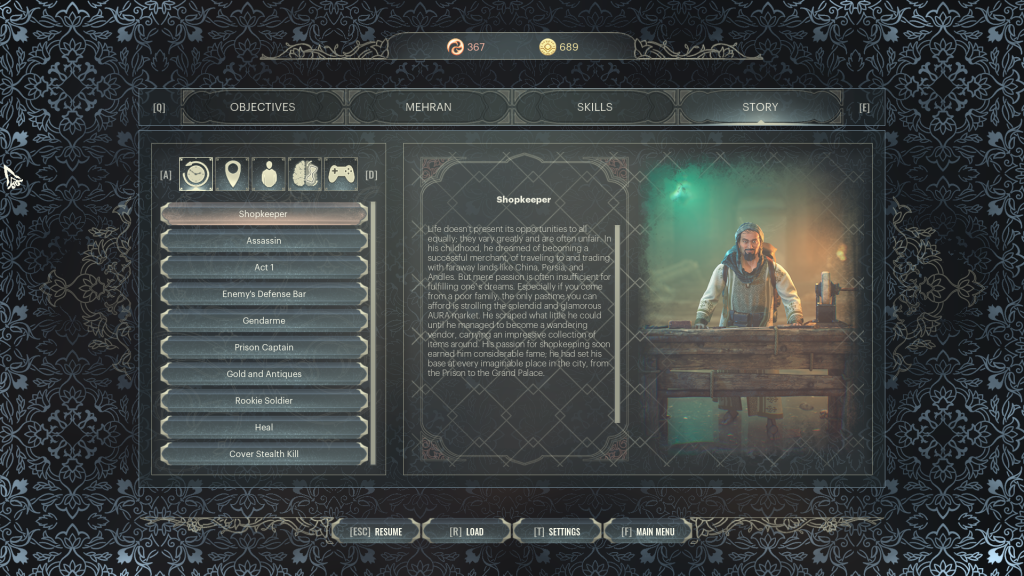Open the Assassin story entry
Viewport: 1024px width, 576px height.
[x=264, y=241]
